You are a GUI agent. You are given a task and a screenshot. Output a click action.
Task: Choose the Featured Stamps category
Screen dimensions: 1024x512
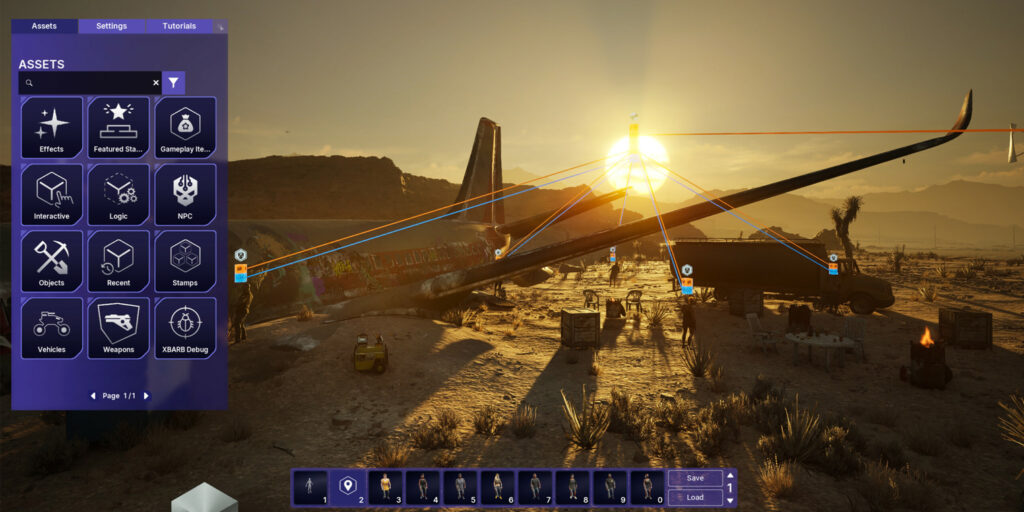pos(118,127)
